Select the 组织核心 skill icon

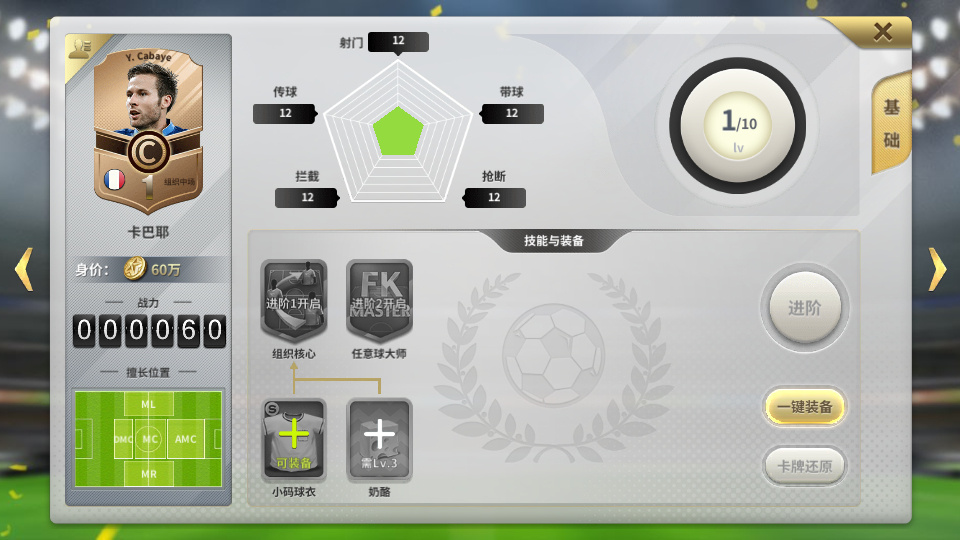294,301
